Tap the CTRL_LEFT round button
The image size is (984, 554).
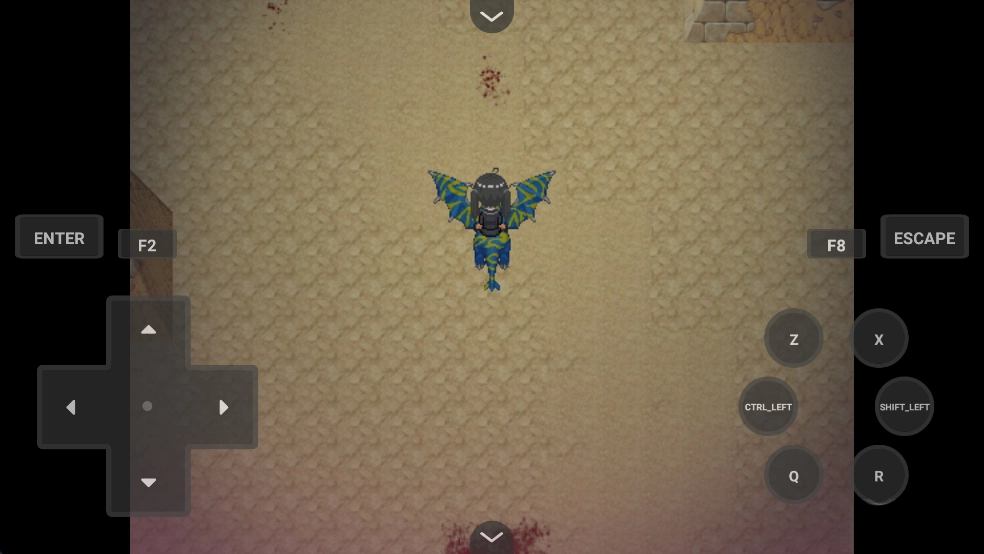768,407
